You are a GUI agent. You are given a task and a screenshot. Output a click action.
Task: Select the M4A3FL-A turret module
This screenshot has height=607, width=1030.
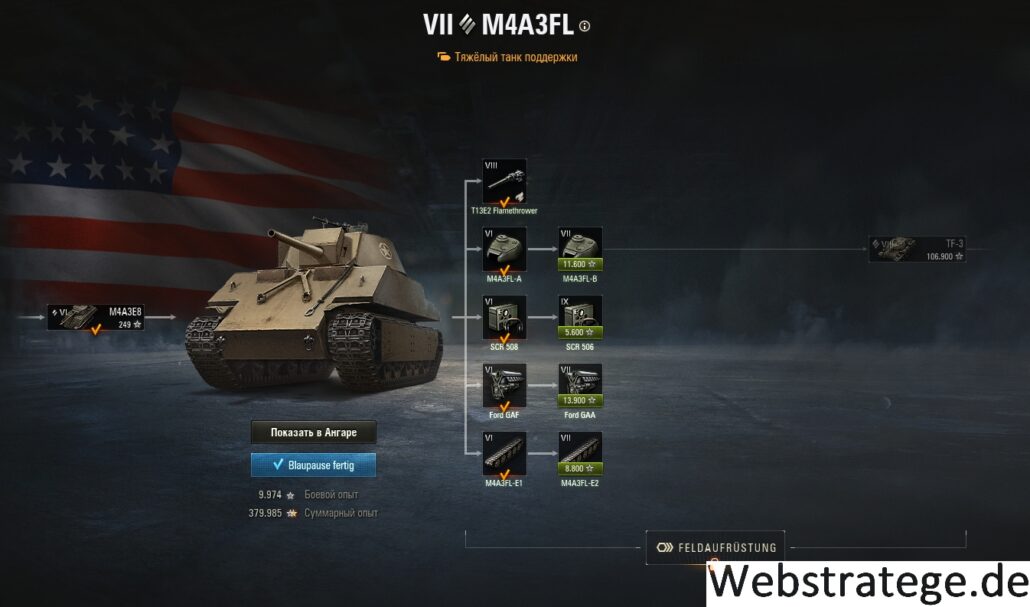click(x=504, y=249)
